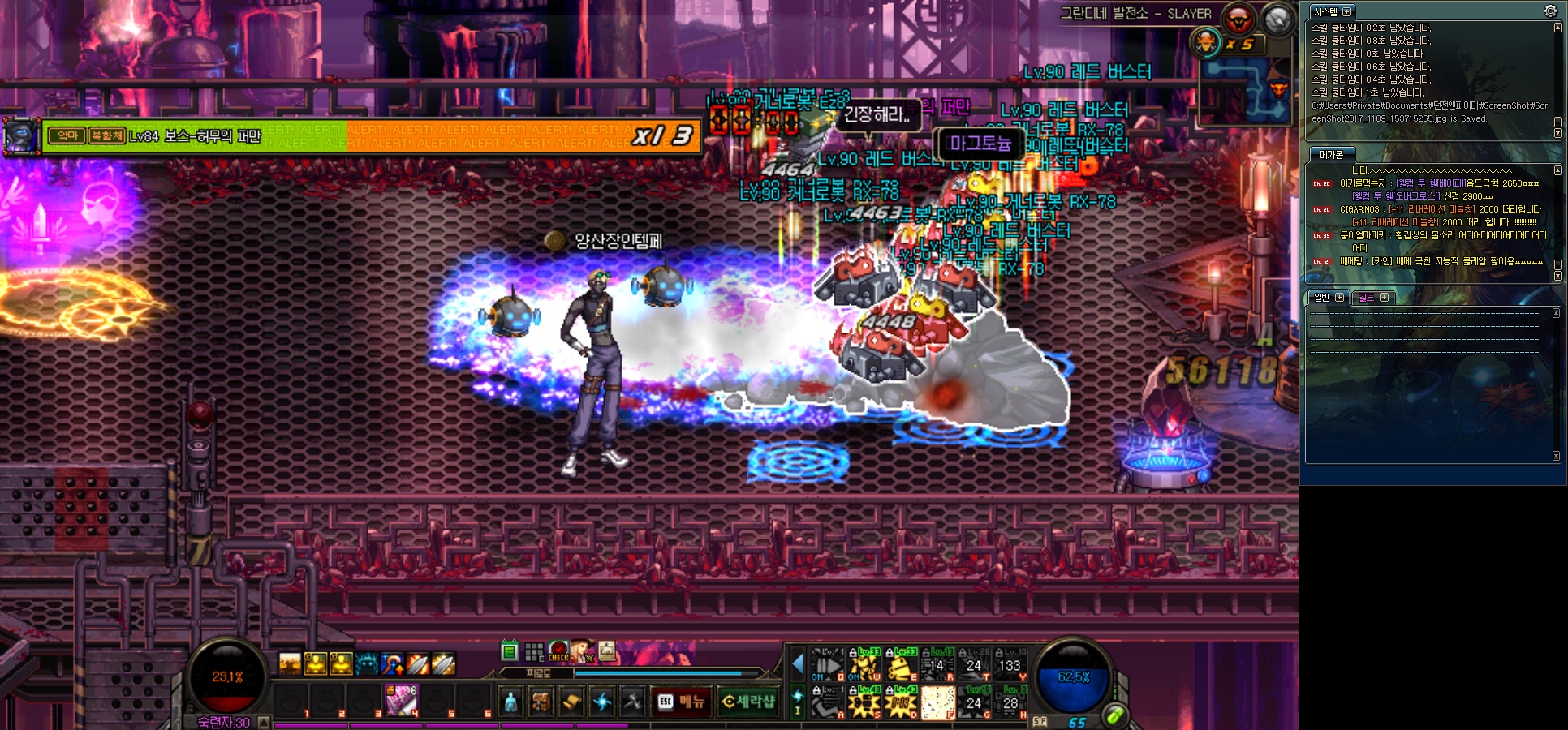Open the inventory treasure chest icon
The height and width of the screenshot is (730, 1568).
541,702
